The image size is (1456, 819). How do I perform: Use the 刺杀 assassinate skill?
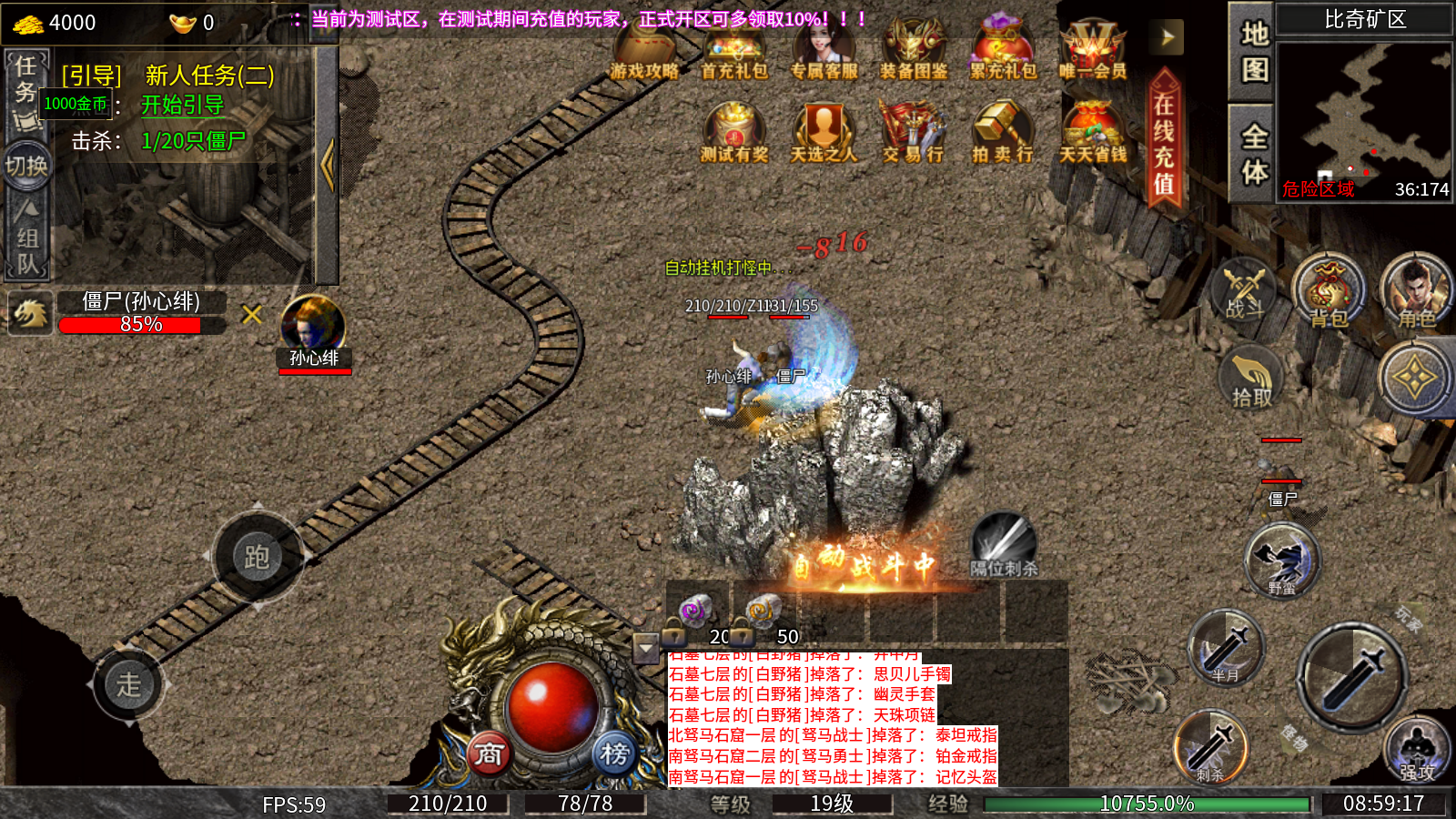pos(1210,748)
